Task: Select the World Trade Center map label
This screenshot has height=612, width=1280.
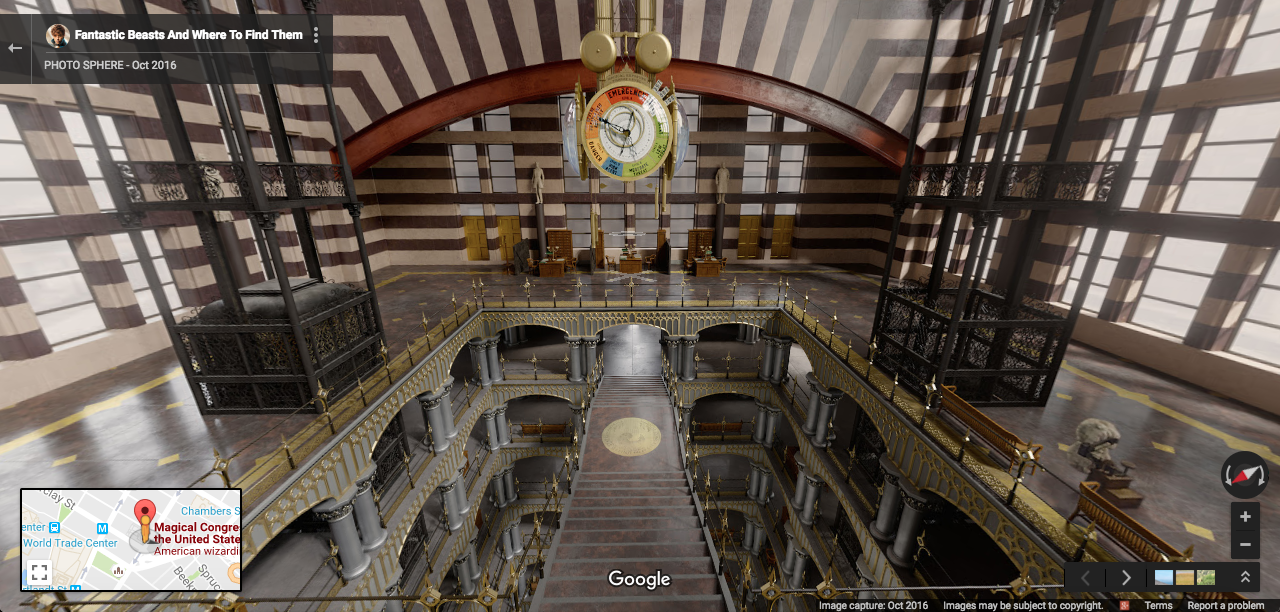Action: pos(70,543)
